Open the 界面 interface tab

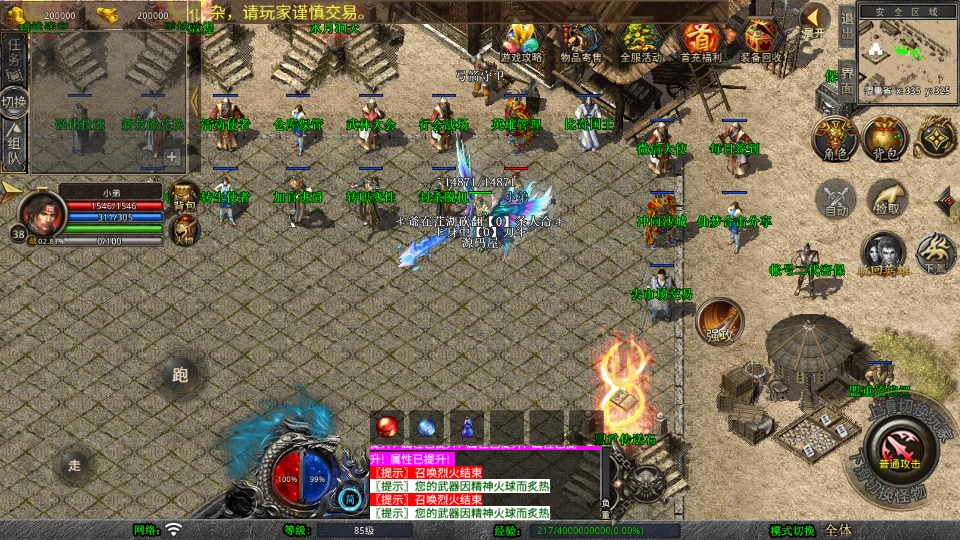pos(846,80)
